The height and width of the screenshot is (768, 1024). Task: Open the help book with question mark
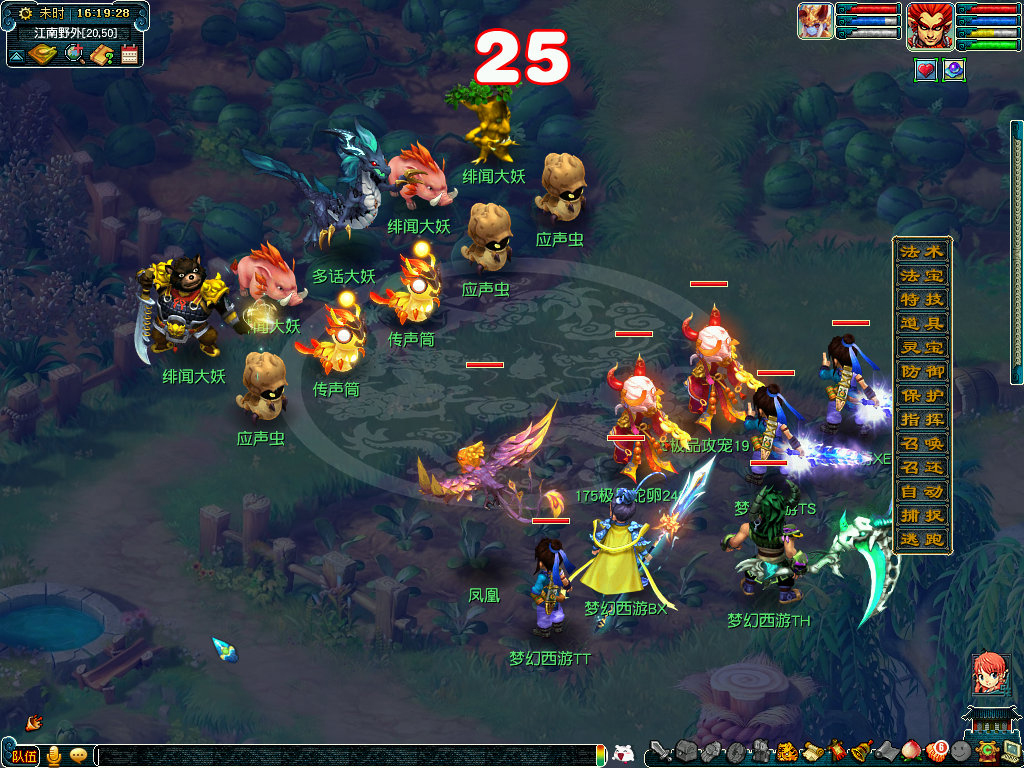tap(101, 54)
